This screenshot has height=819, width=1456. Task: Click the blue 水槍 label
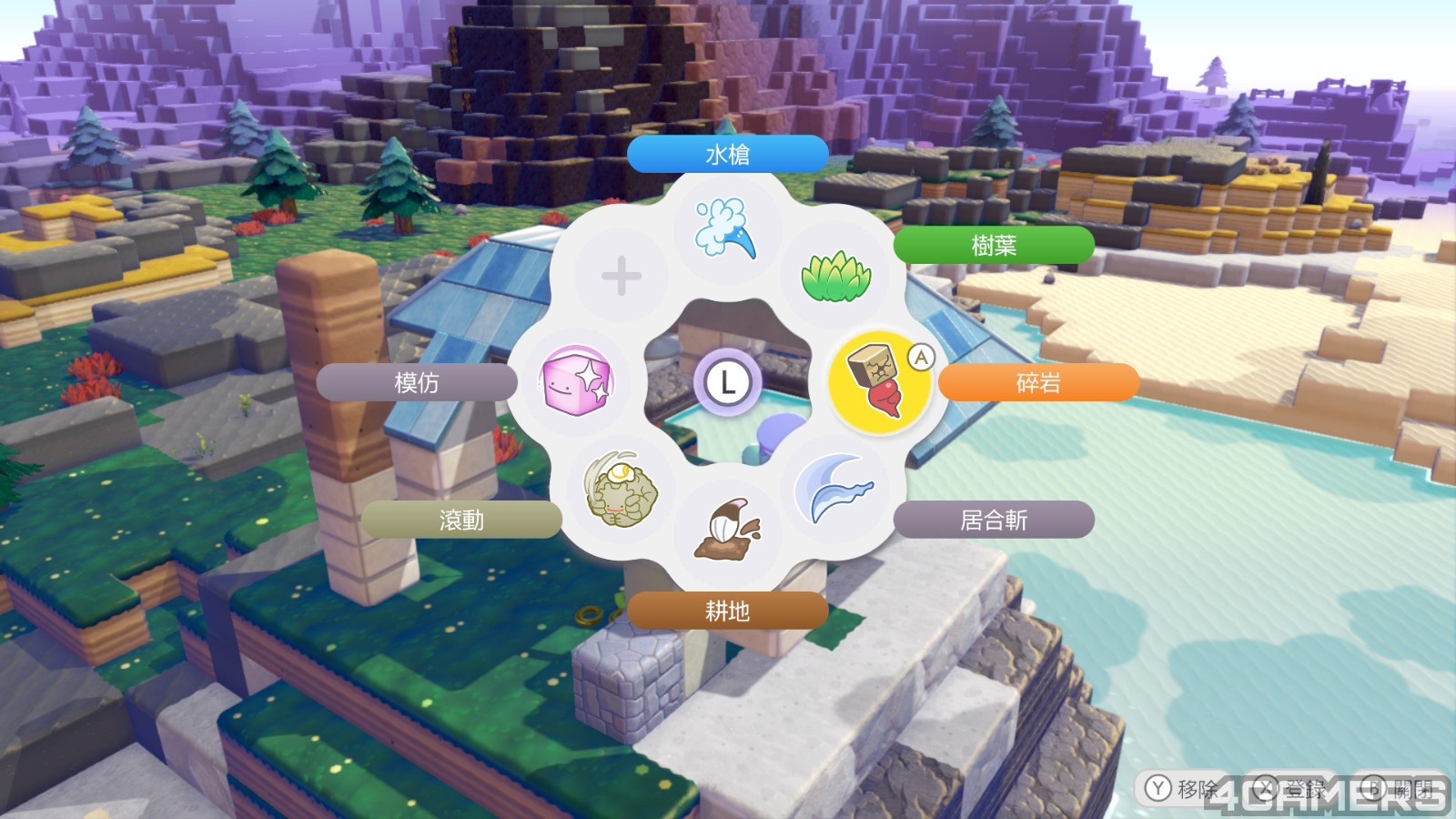click(x=727, y=155)
